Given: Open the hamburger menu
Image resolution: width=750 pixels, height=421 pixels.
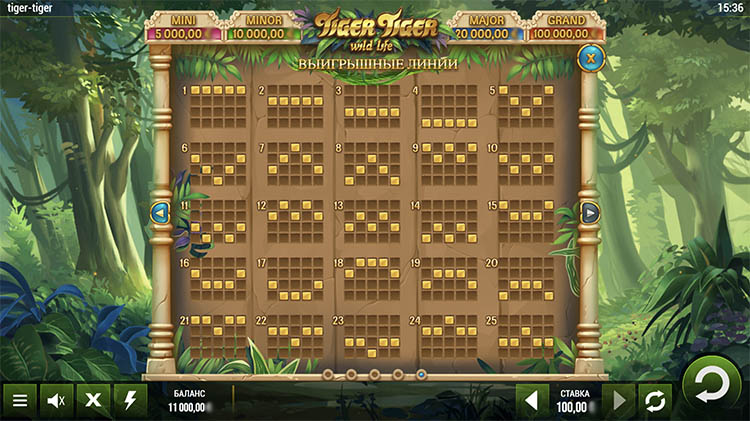Looking at the screenshot, I should [x=20, y=400].
